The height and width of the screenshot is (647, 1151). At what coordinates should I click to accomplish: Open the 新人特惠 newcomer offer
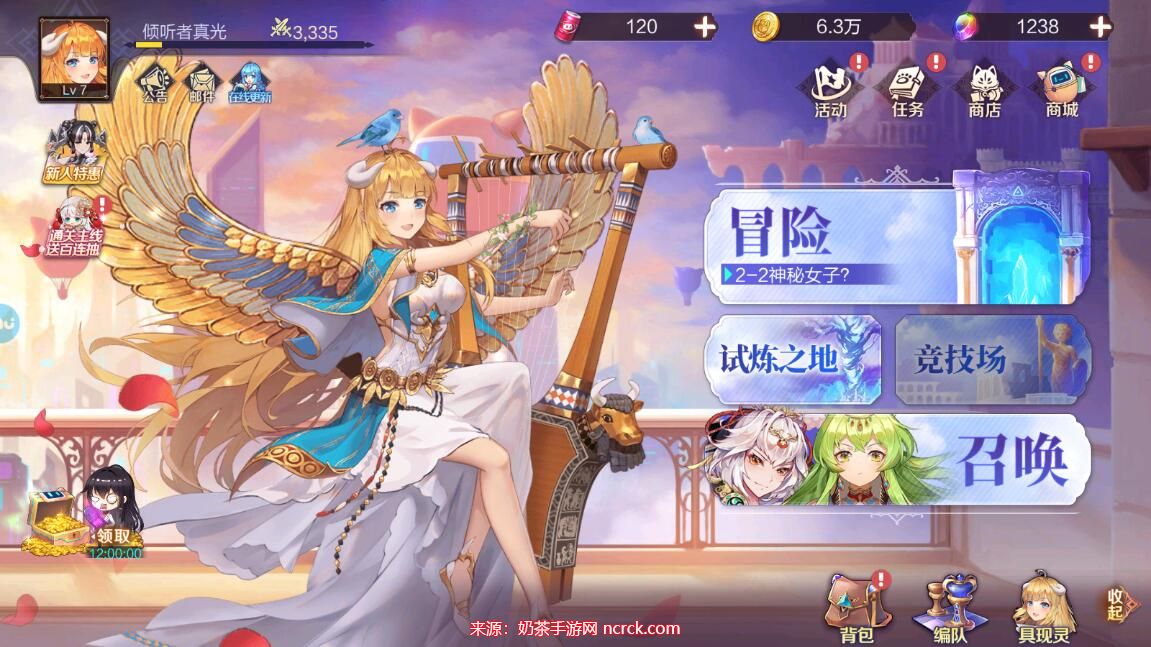click(73, 152)
